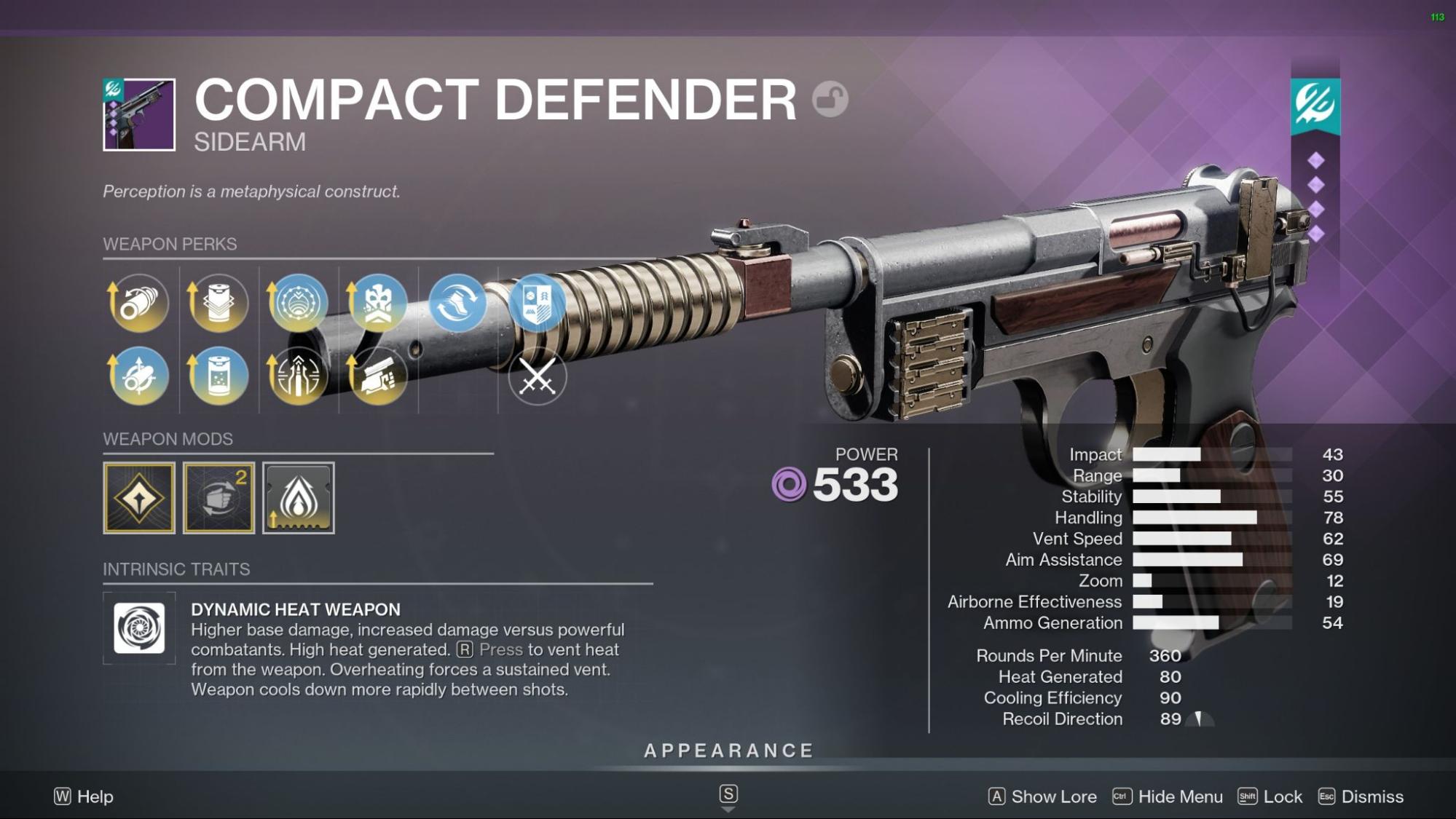Toggle the lock icon beside the weapon name

(x=830, y=99)
